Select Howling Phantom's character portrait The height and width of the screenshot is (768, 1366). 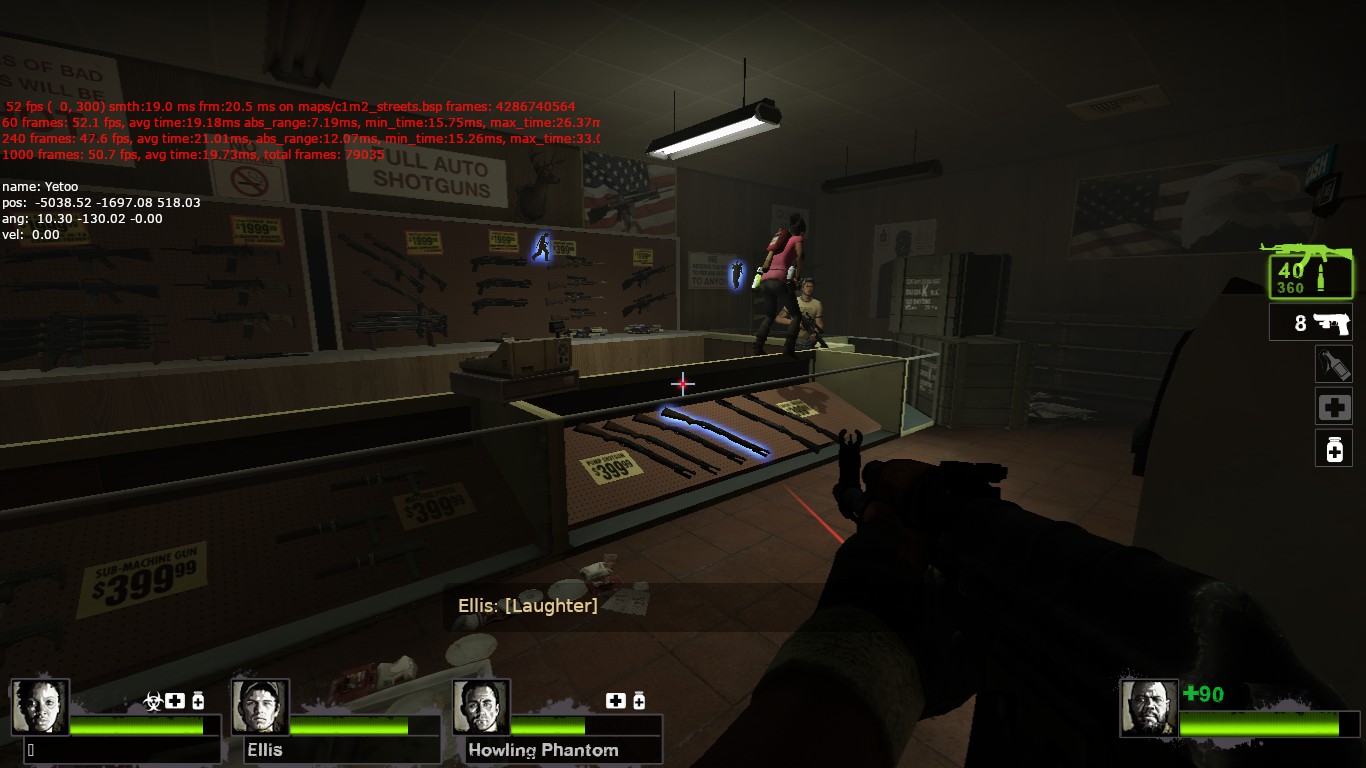(x=481, y=707)
